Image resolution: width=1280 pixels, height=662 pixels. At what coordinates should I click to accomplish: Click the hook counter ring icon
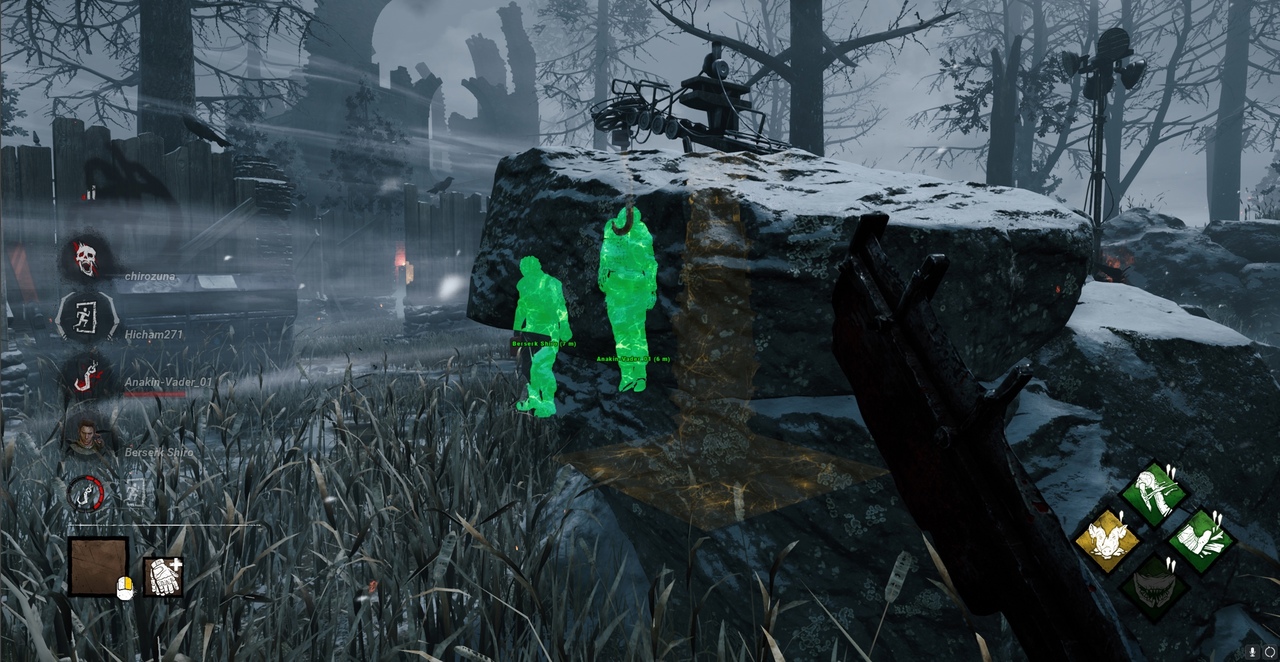[x=86, y=491]
